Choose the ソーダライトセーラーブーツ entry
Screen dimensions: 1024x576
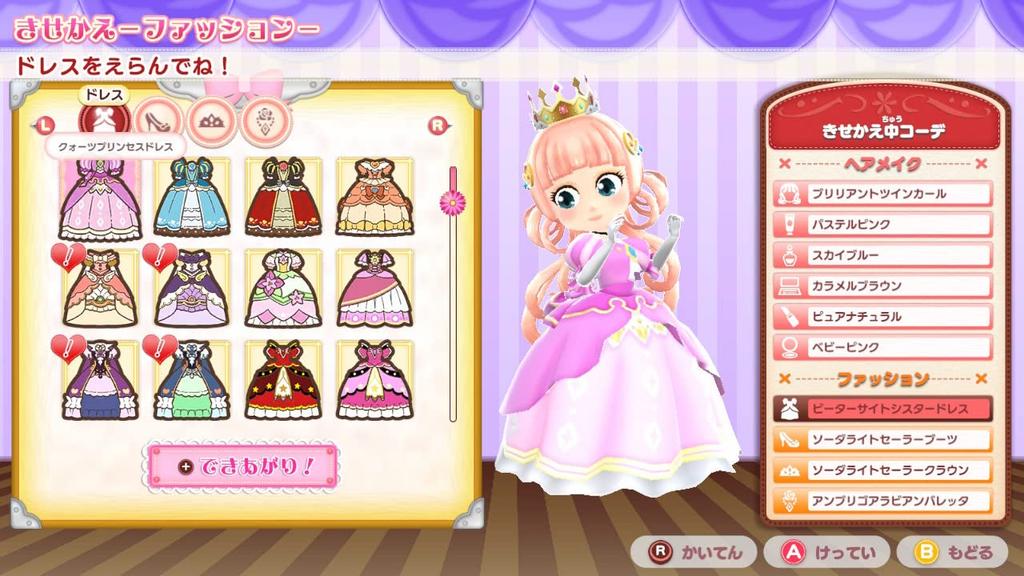(x=882, y=439)
